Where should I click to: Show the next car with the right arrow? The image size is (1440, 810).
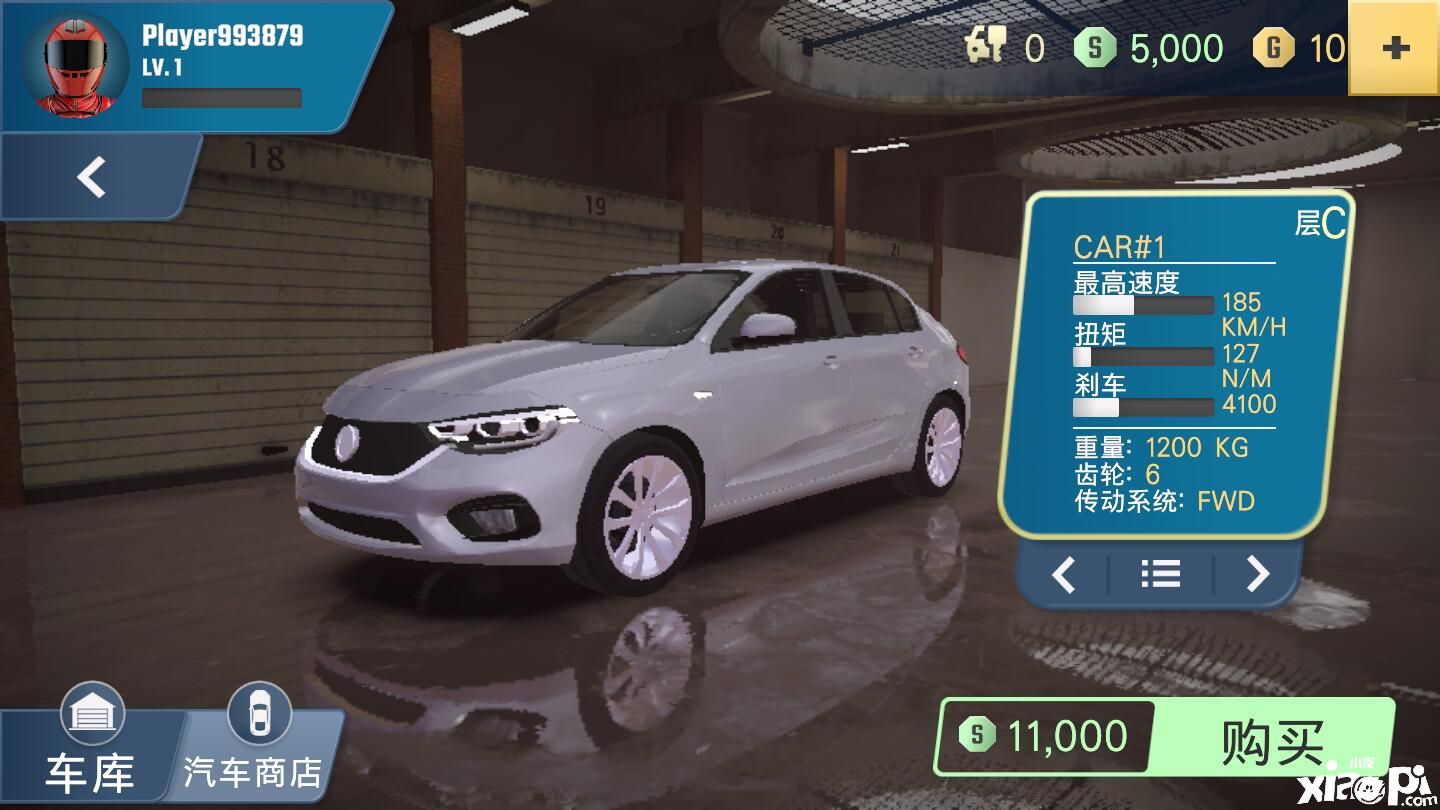[x=1257, y=574]
